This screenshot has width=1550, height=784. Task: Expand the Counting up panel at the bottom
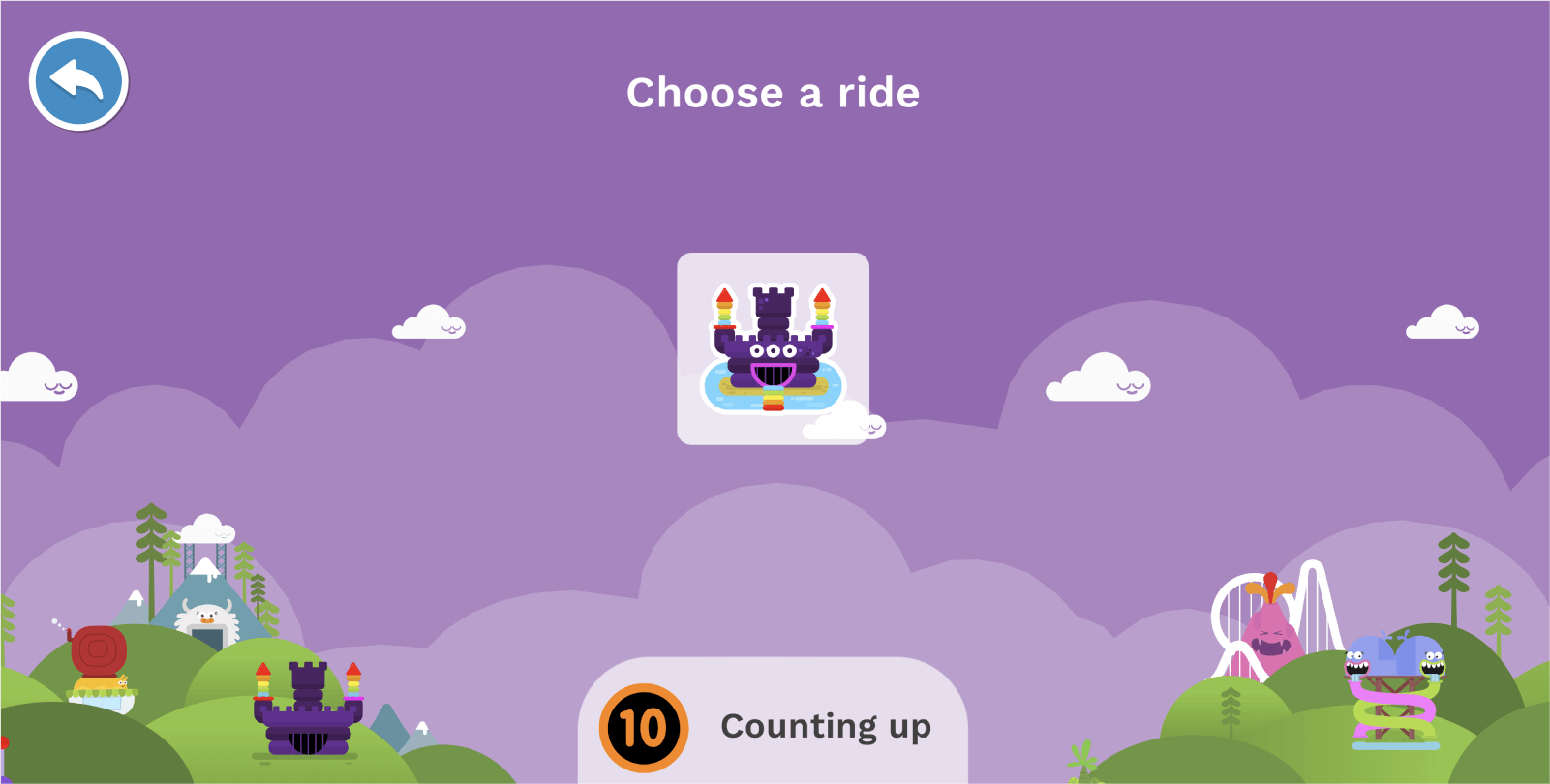pos(773,727)
